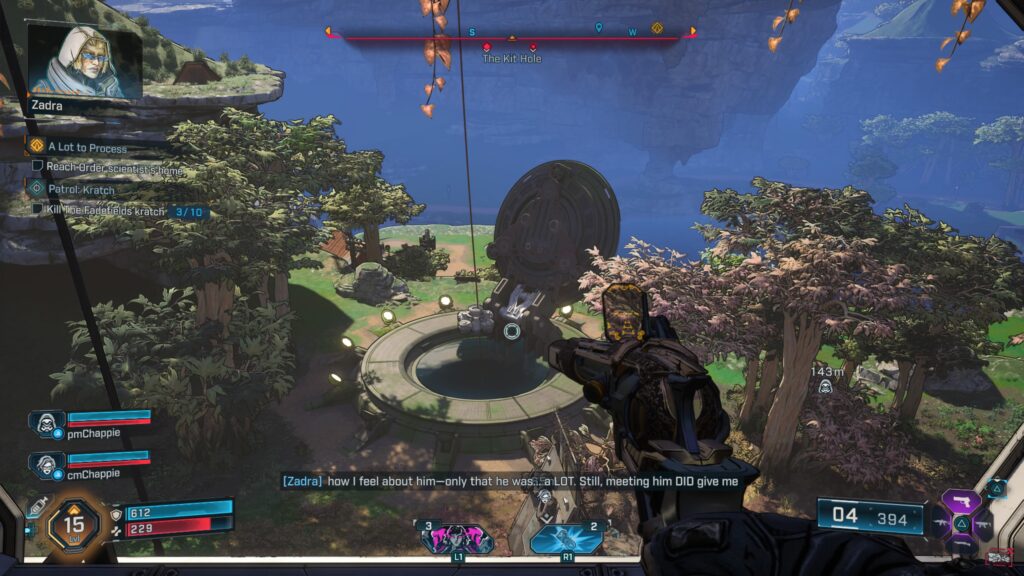The image size is (1024, 576).
Task: Toggle the 'Reach Order scientist's home' objective checkbox
Action: coord(38,167)
